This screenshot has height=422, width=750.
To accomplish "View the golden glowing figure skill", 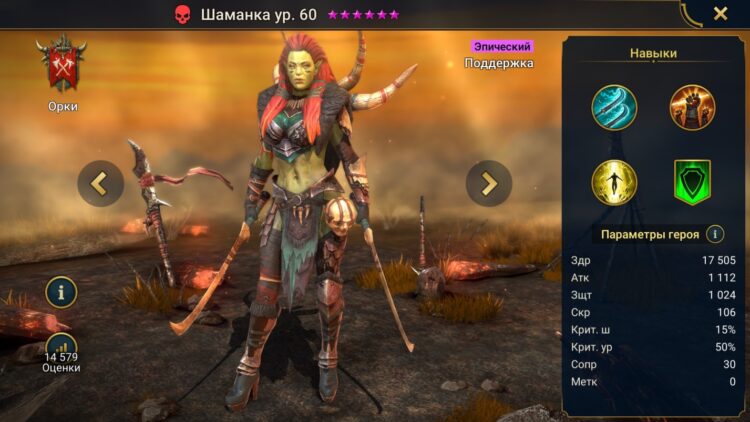I will pyautogui.click(x=613, y=182).
